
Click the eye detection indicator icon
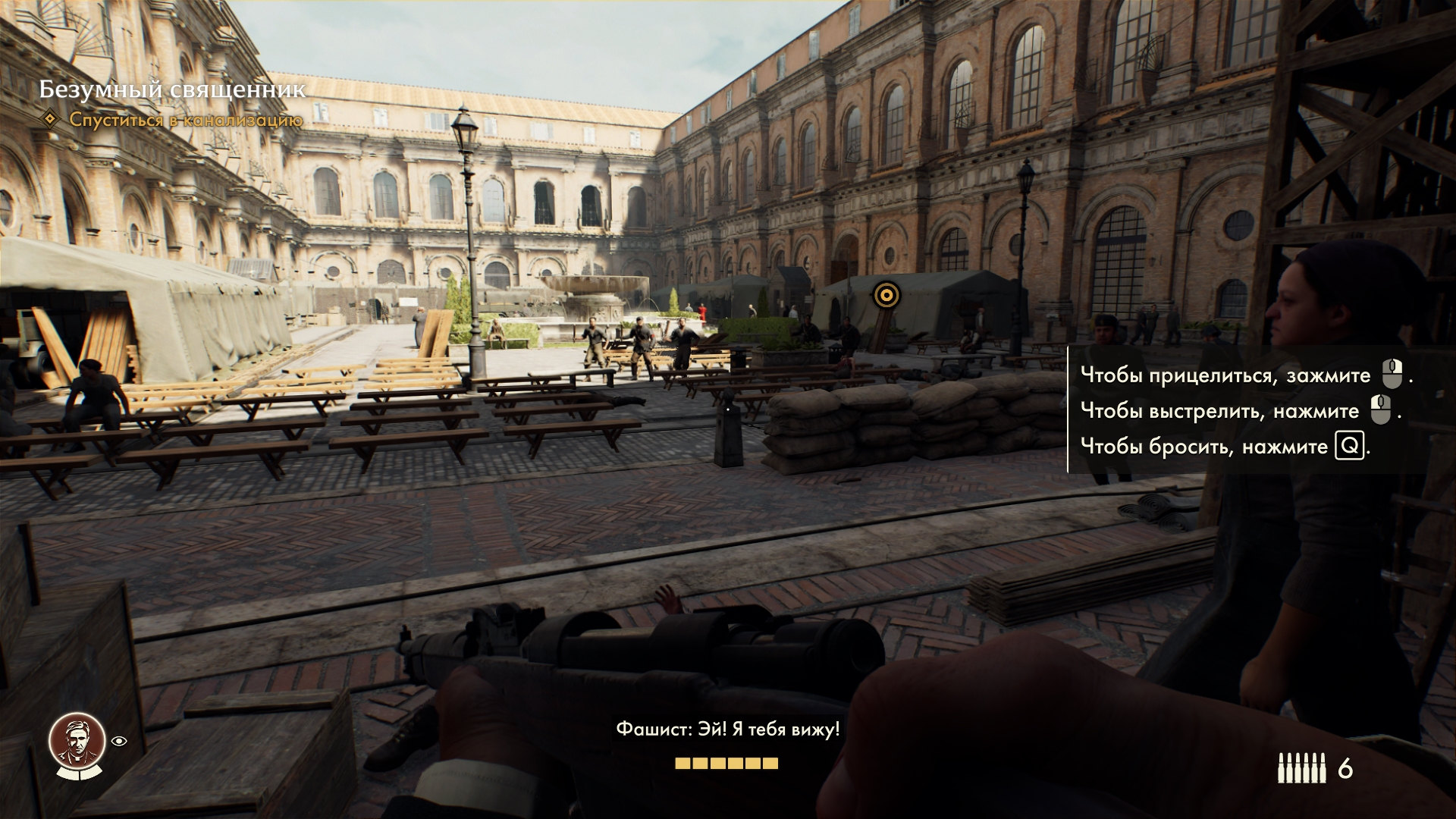pyautogui.click(x=120, y=742)
